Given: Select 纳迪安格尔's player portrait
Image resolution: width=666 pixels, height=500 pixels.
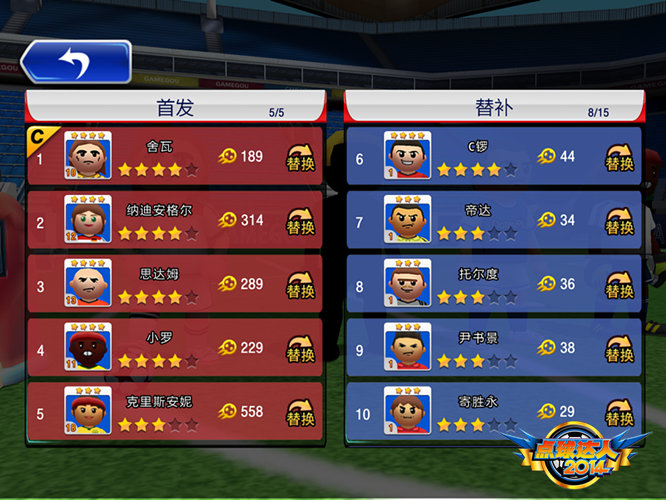Looking at the screenshot, I should point(87,220).
